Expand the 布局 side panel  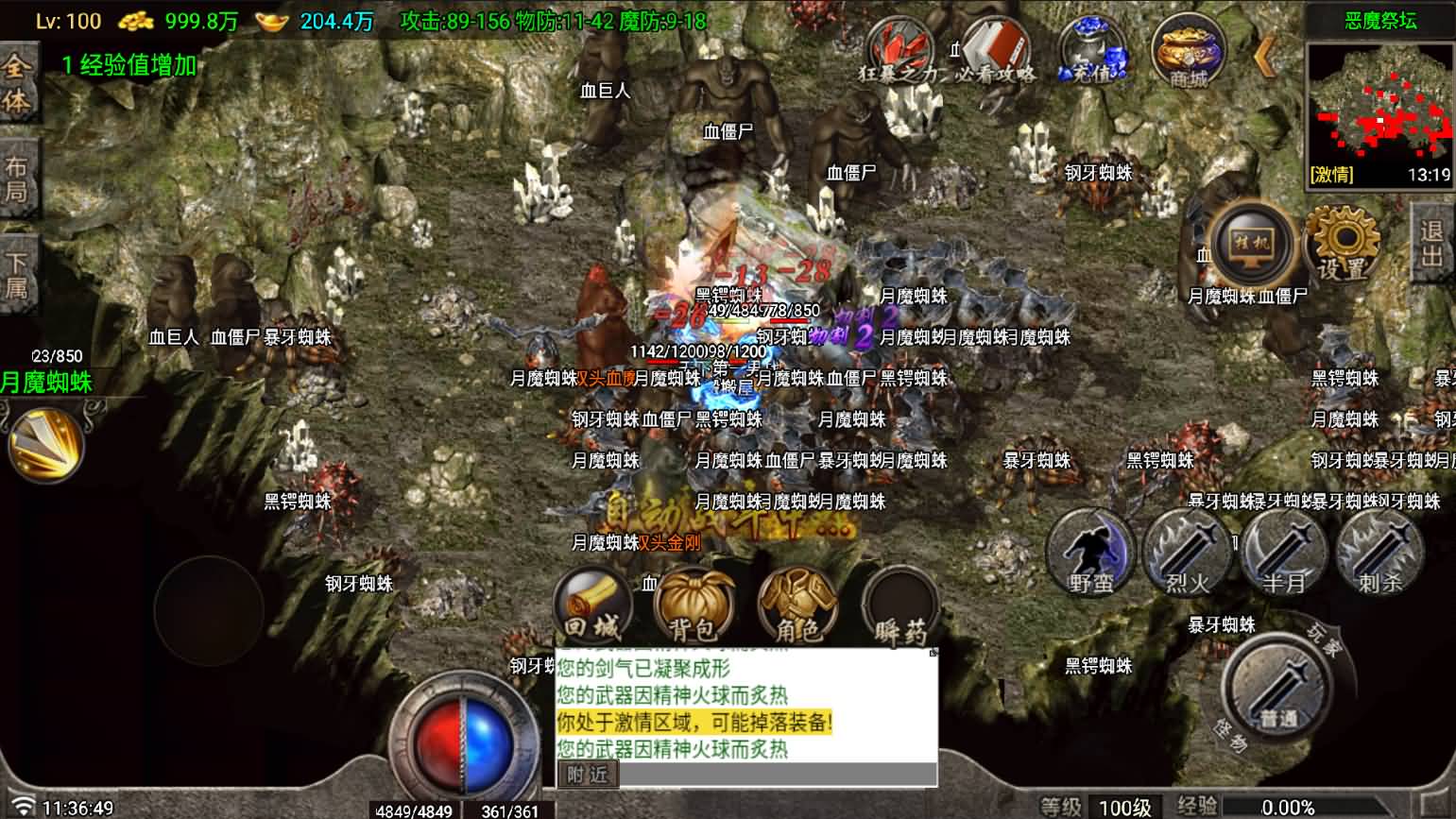point(18,176)
